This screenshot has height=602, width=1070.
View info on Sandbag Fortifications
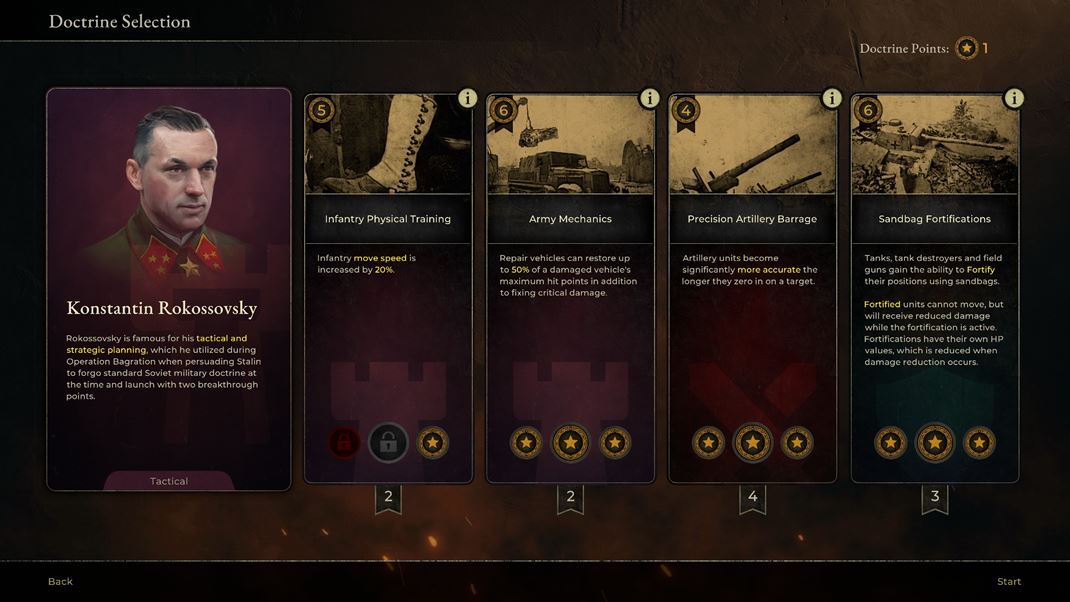[1013, 98]
